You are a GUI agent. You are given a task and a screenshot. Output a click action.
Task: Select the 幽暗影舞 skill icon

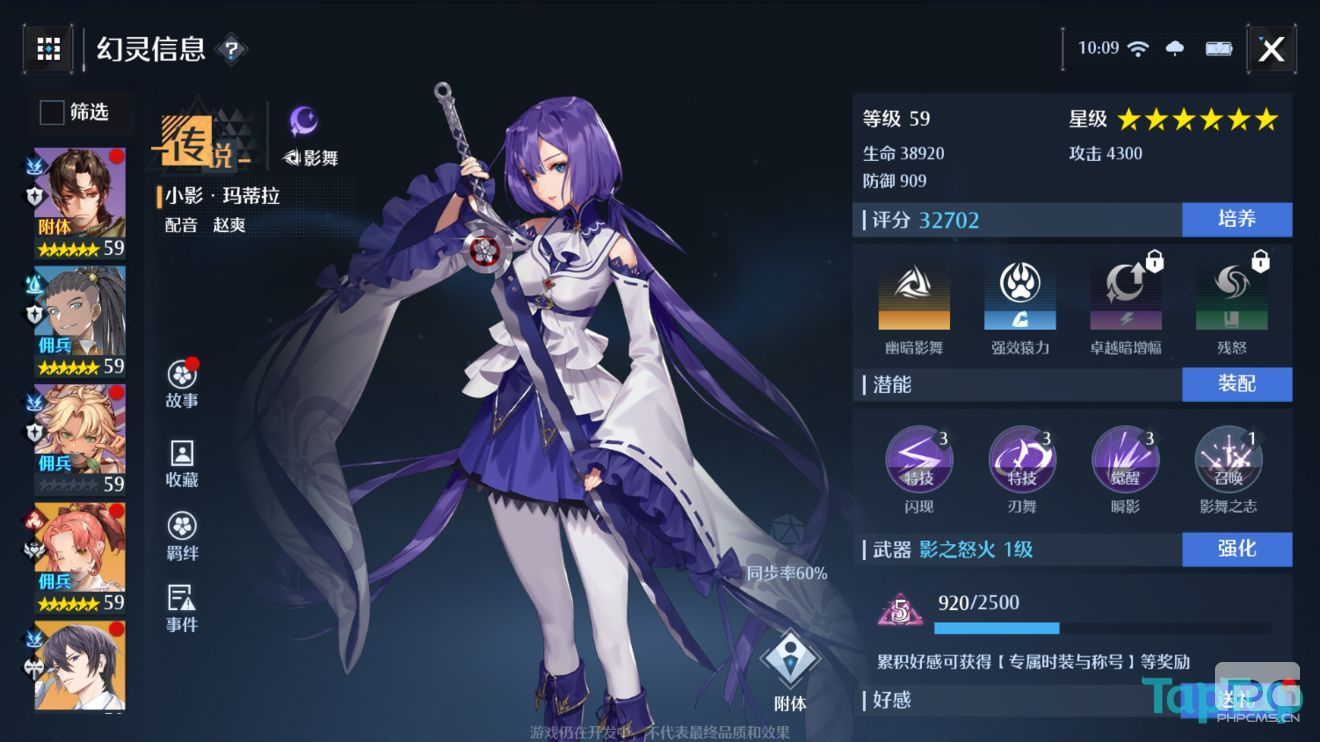pyautogui.click(x=913, y=295)
